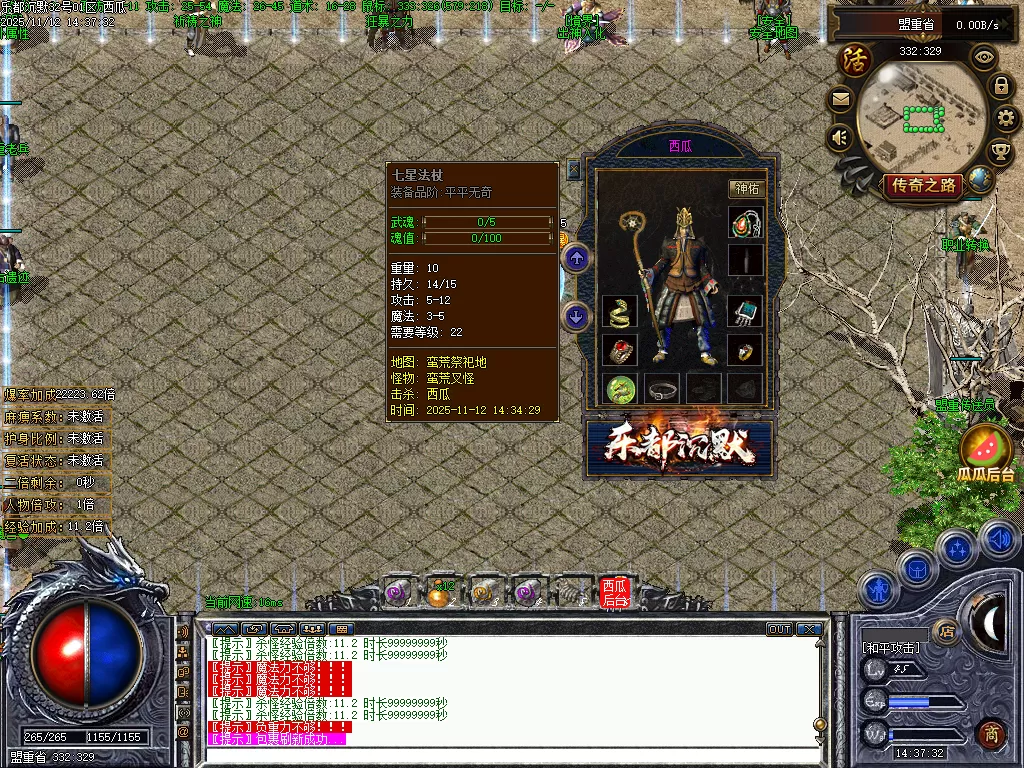Screen dimensions: 1024x768
Task: Select the red gem ring slot
Action: point(619,350)
